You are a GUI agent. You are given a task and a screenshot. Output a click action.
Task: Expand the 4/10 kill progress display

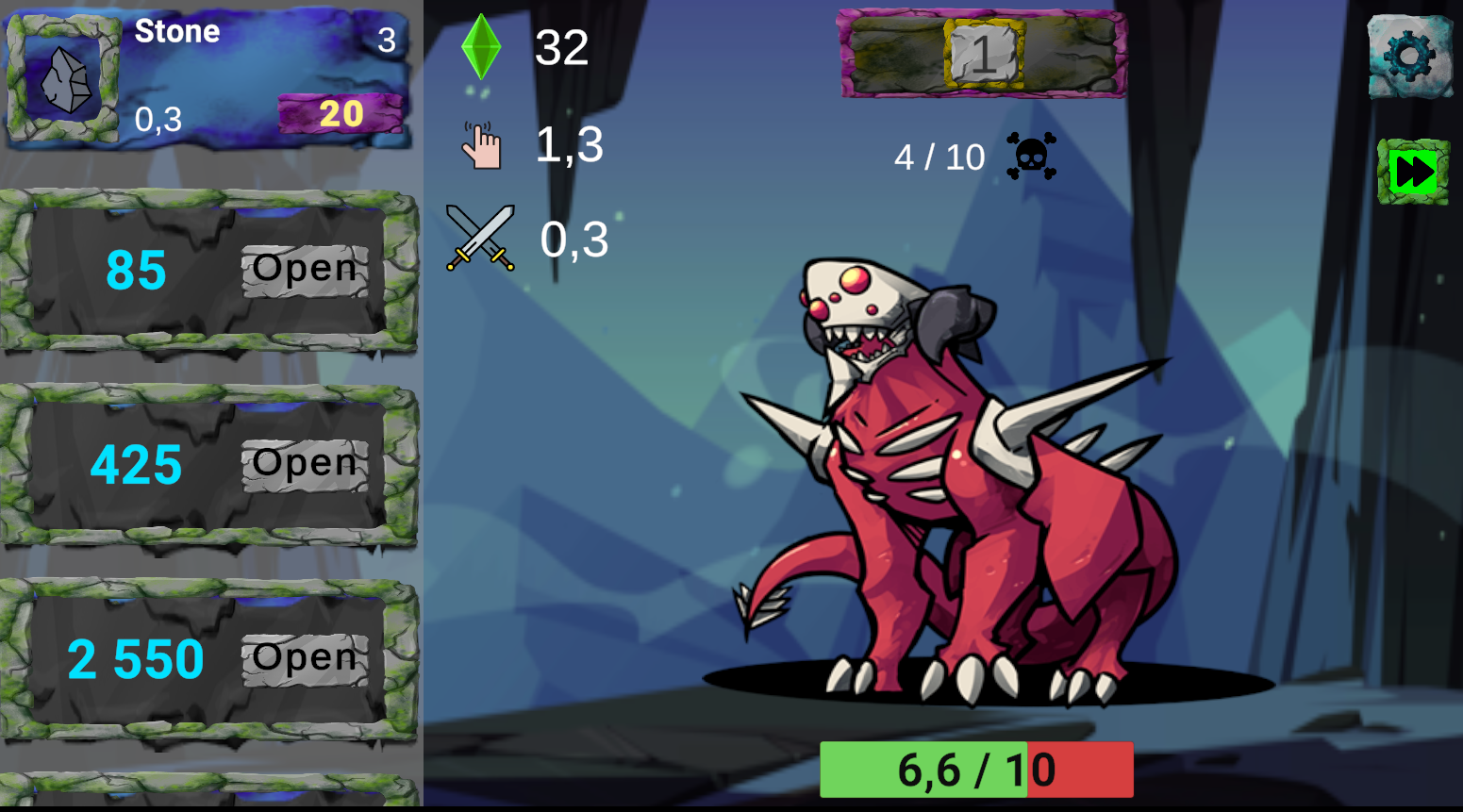pos(939,156)
